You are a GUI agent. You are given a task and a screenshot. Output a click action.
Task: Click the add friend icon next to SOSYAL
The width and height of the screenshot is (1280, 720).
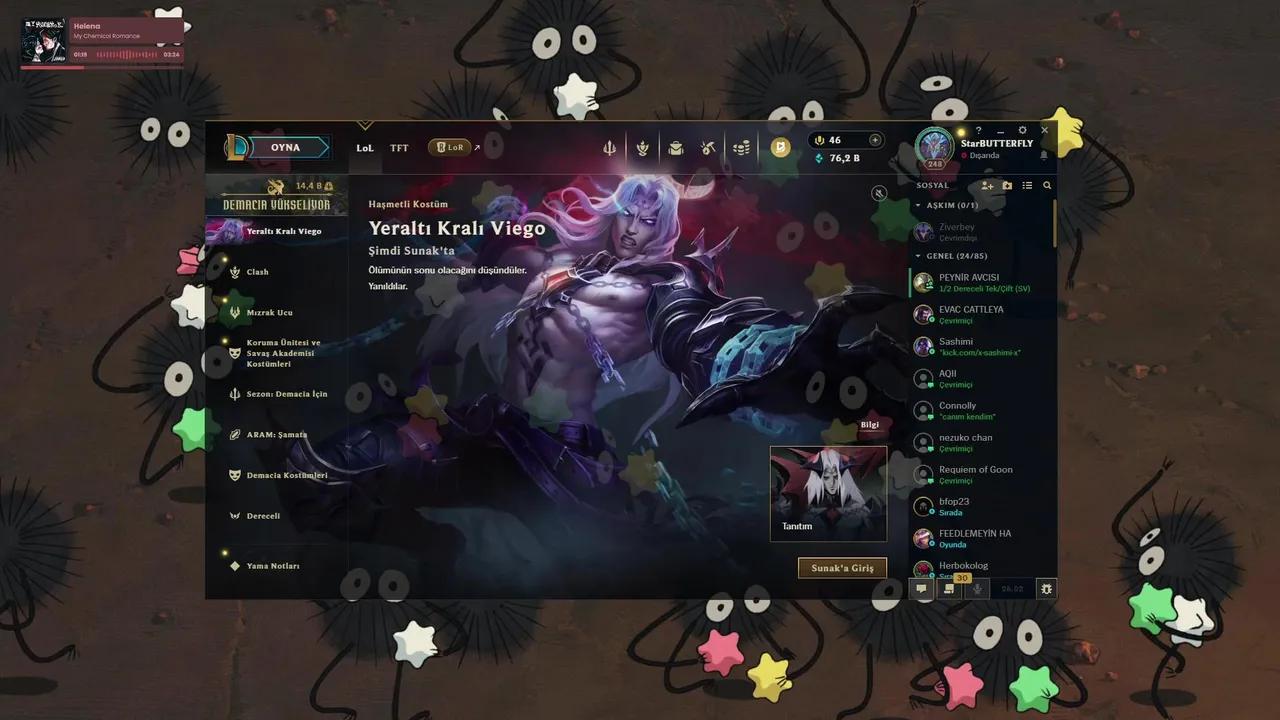(988, 185)
